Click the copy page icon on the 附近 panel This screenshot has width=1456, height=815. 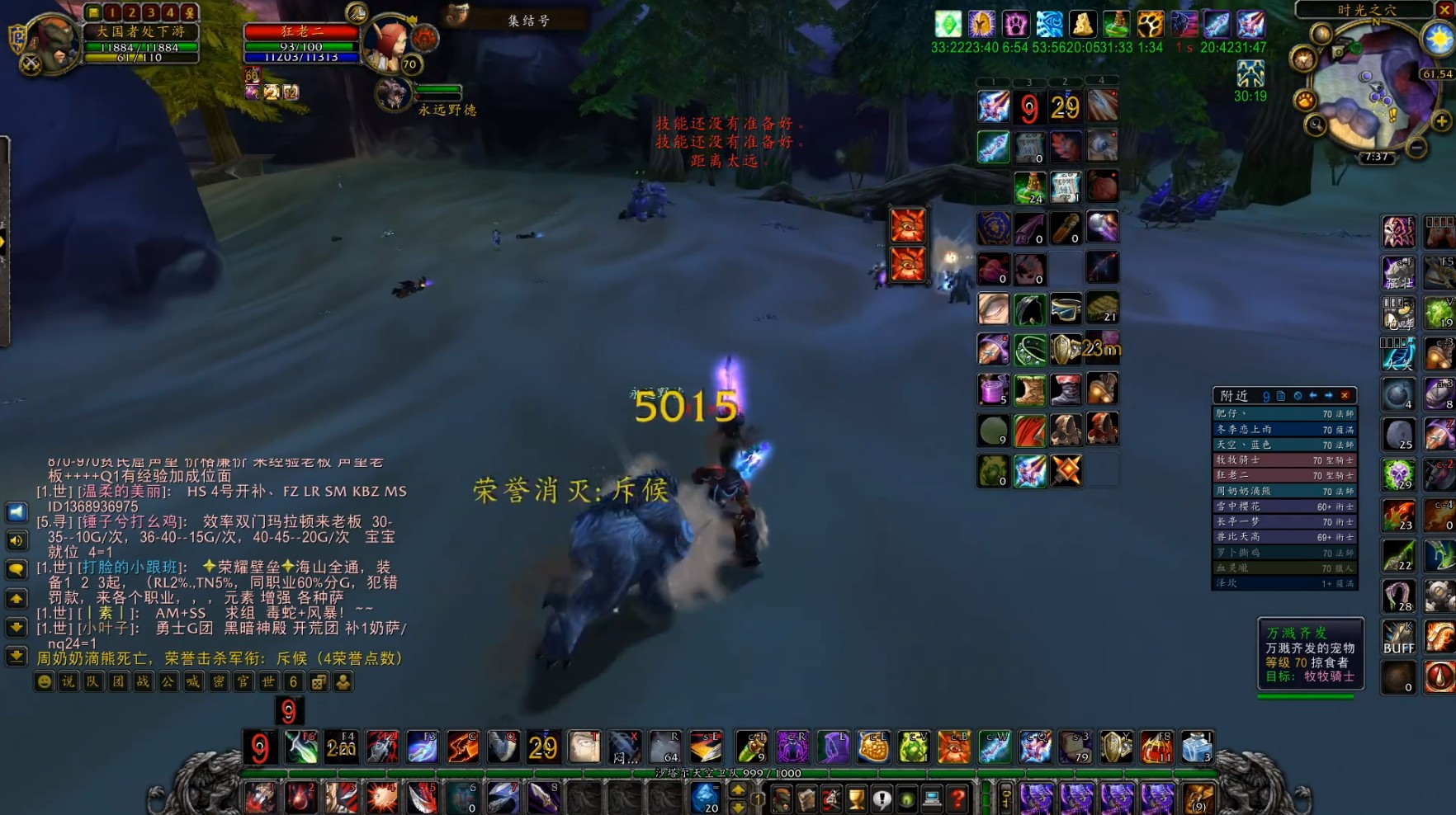pos(1281,396)
